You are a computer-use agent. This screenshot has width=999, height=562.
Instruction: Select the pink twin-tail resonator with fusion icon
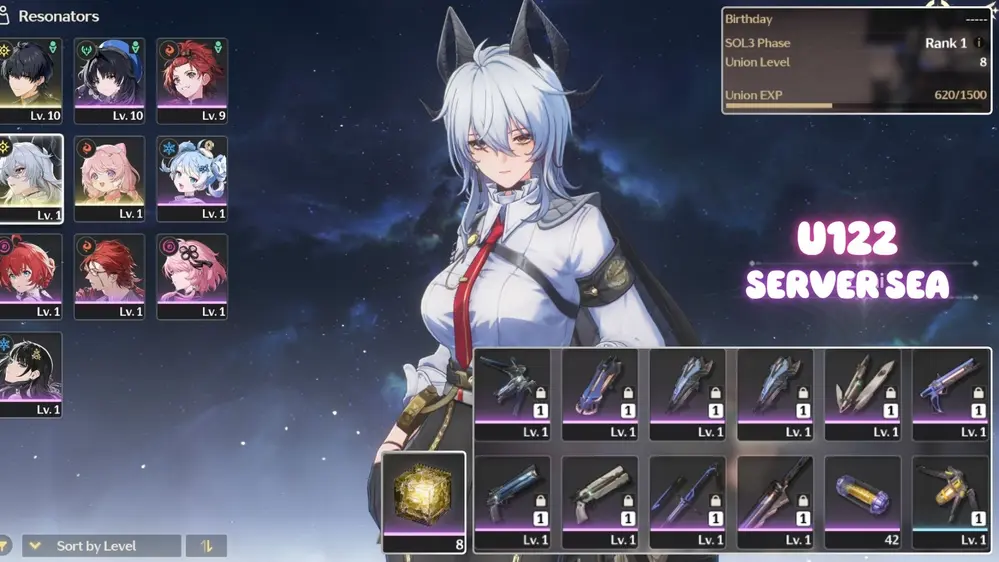click(109, 178)
